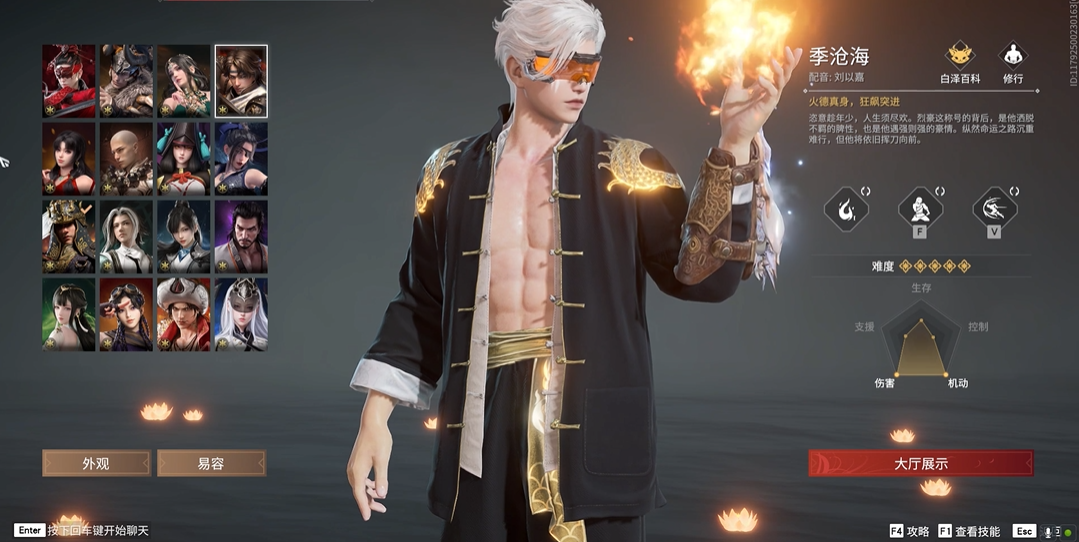Click the chat prompt to start chatting
Viewport: 1079px width, 542px height.
(x=82, y=531)
